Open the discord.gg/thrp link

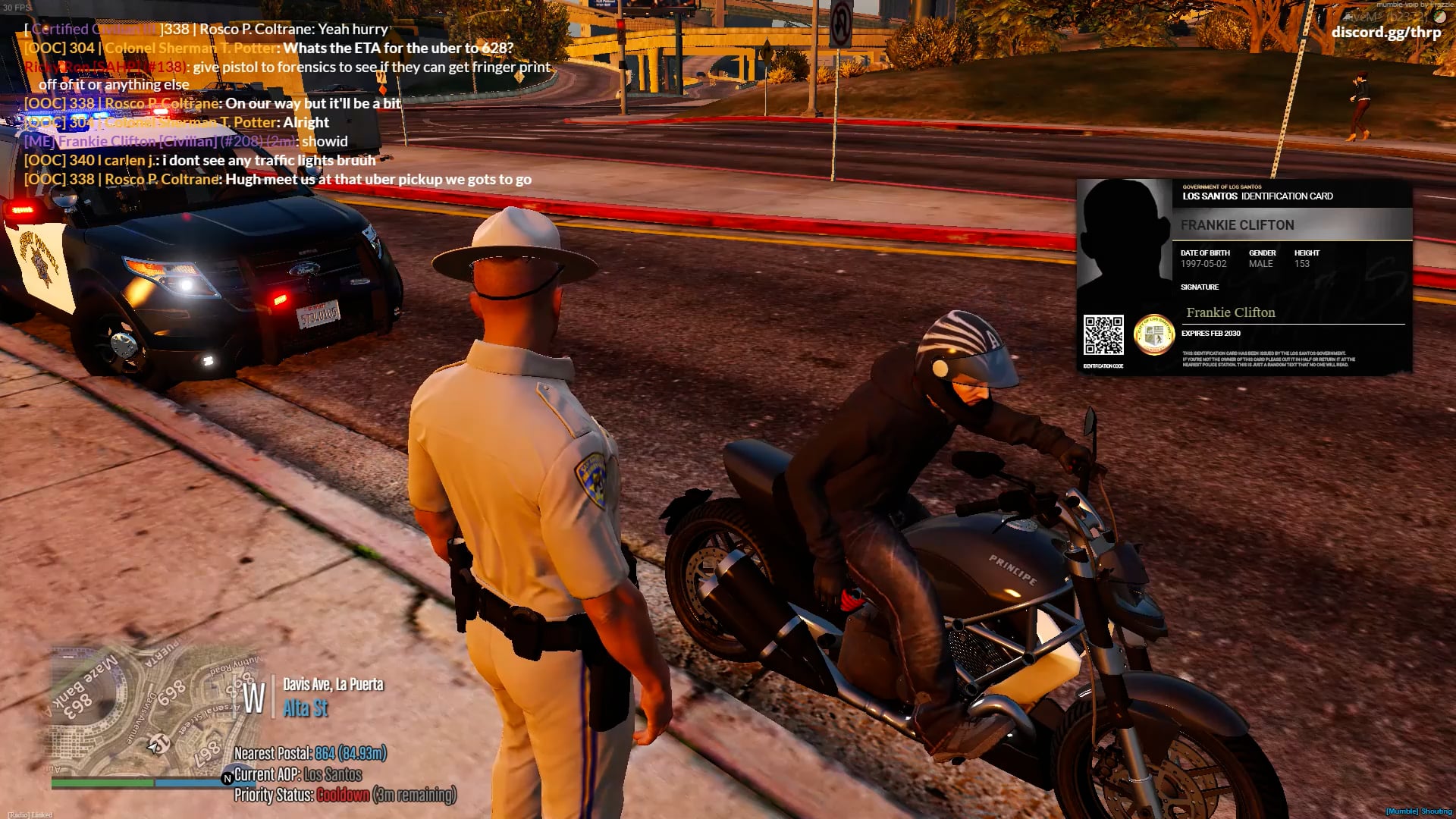[x=1385, y=33]
